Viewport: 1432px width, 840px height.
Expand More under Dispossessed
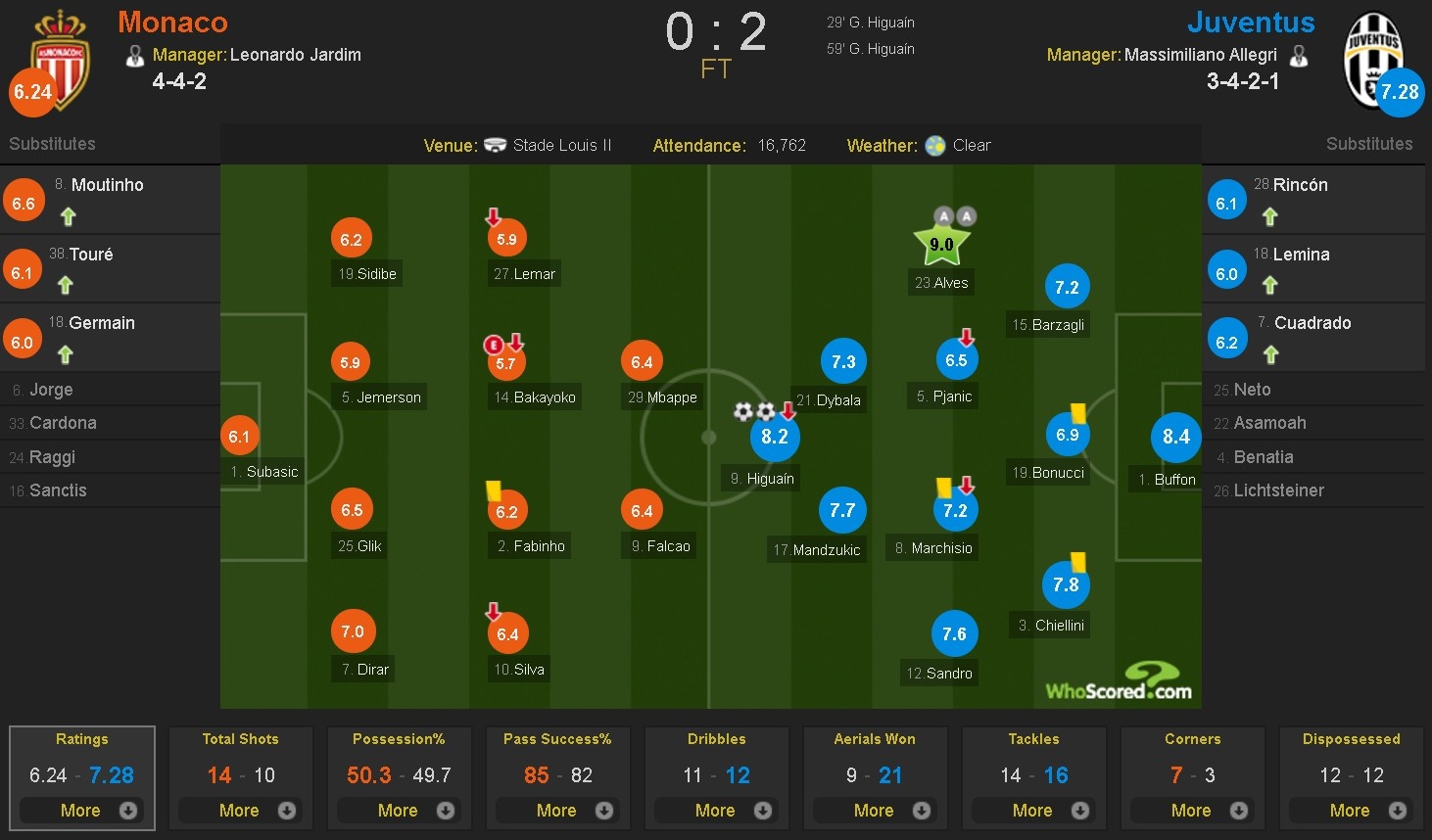point(1351,811)
